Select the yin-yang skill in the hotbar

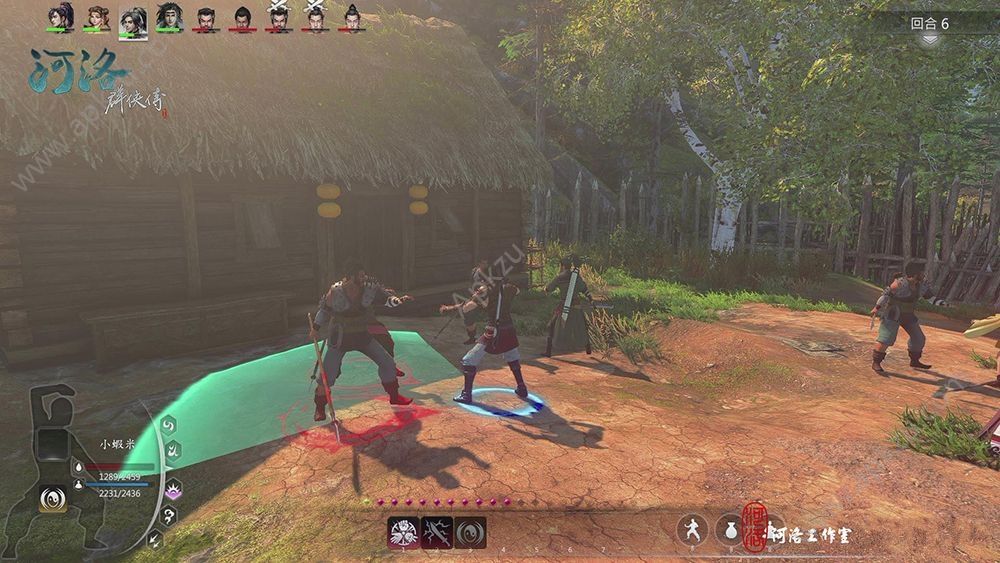point(470,532)
